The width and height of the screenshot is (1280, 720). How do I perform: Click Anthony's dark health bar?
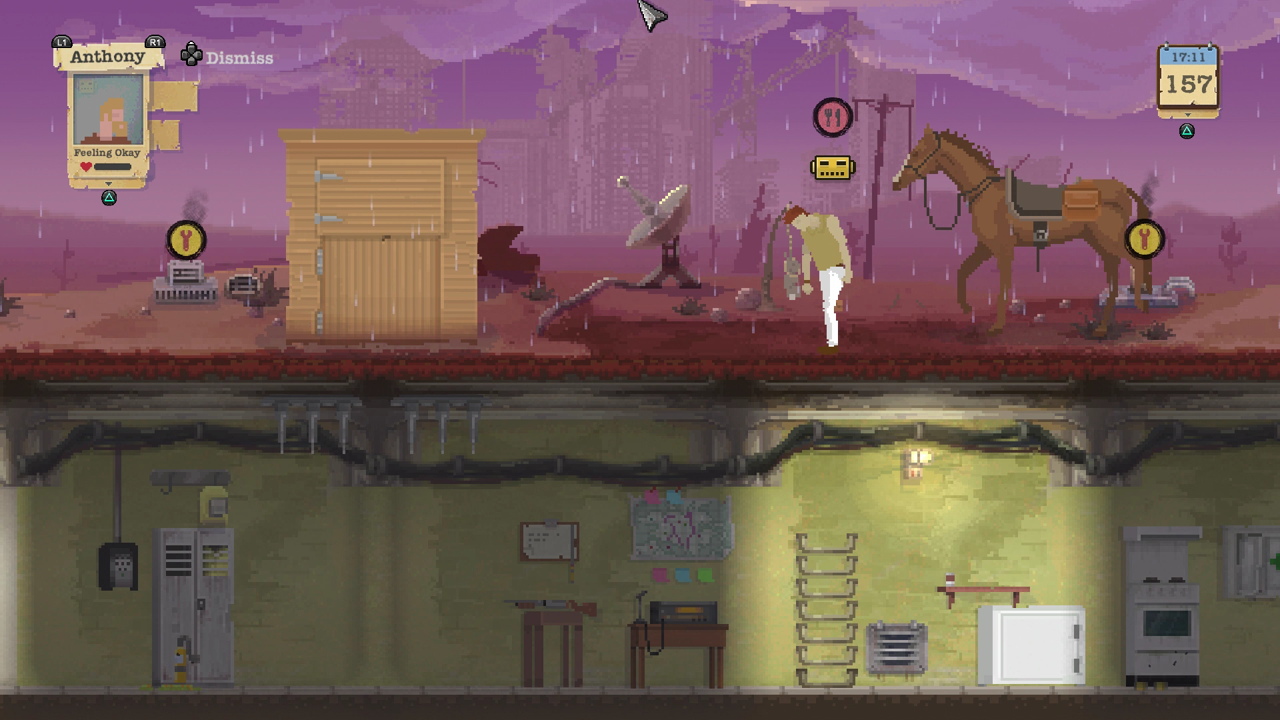point(112,166)
